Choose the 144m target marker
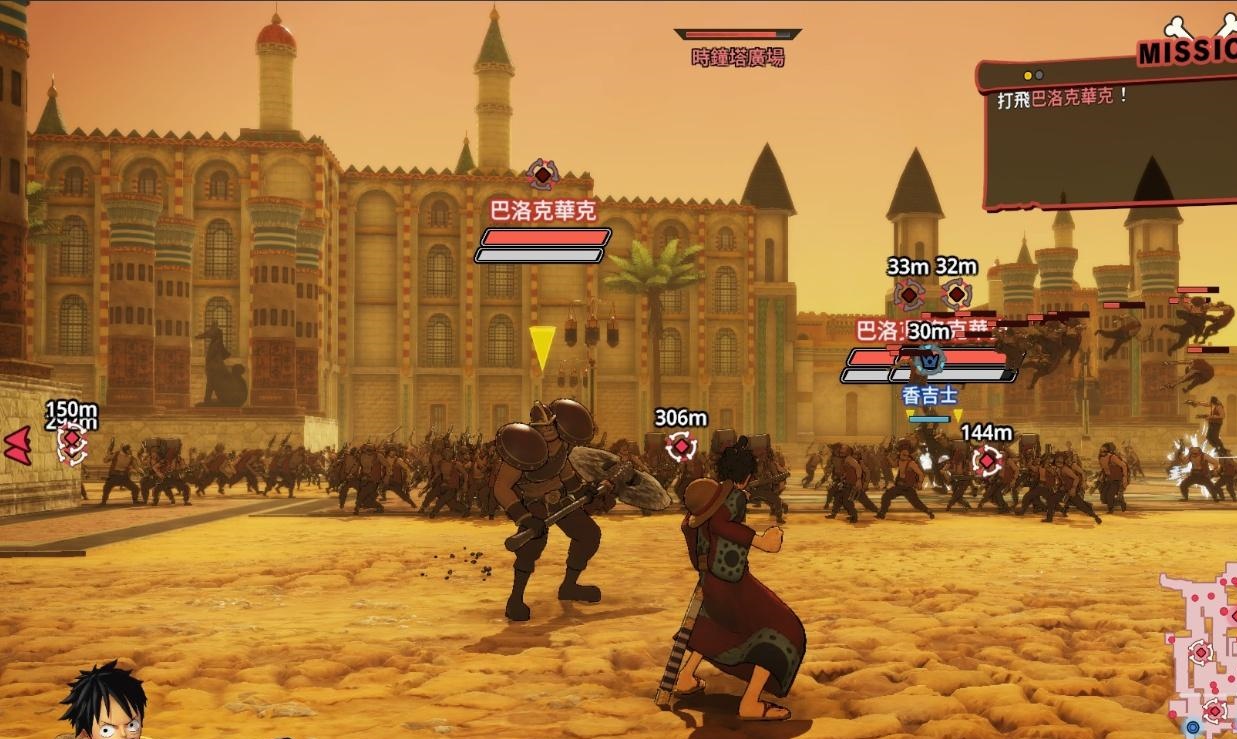 point(987,460)
